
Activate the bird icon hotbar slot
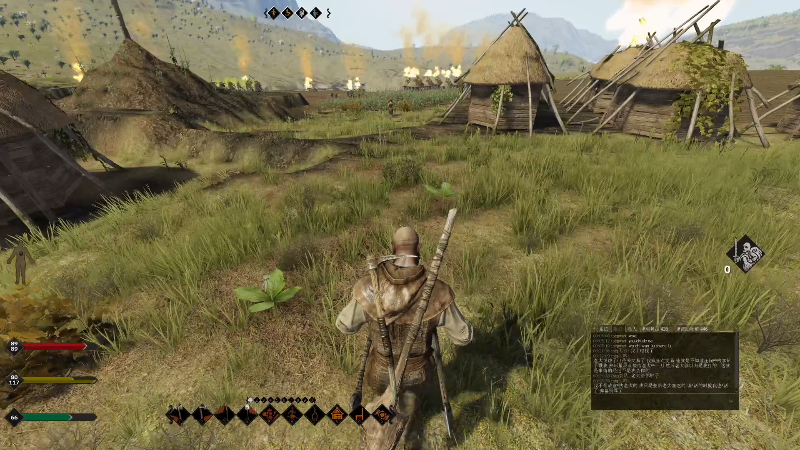[x=292, y=415]
